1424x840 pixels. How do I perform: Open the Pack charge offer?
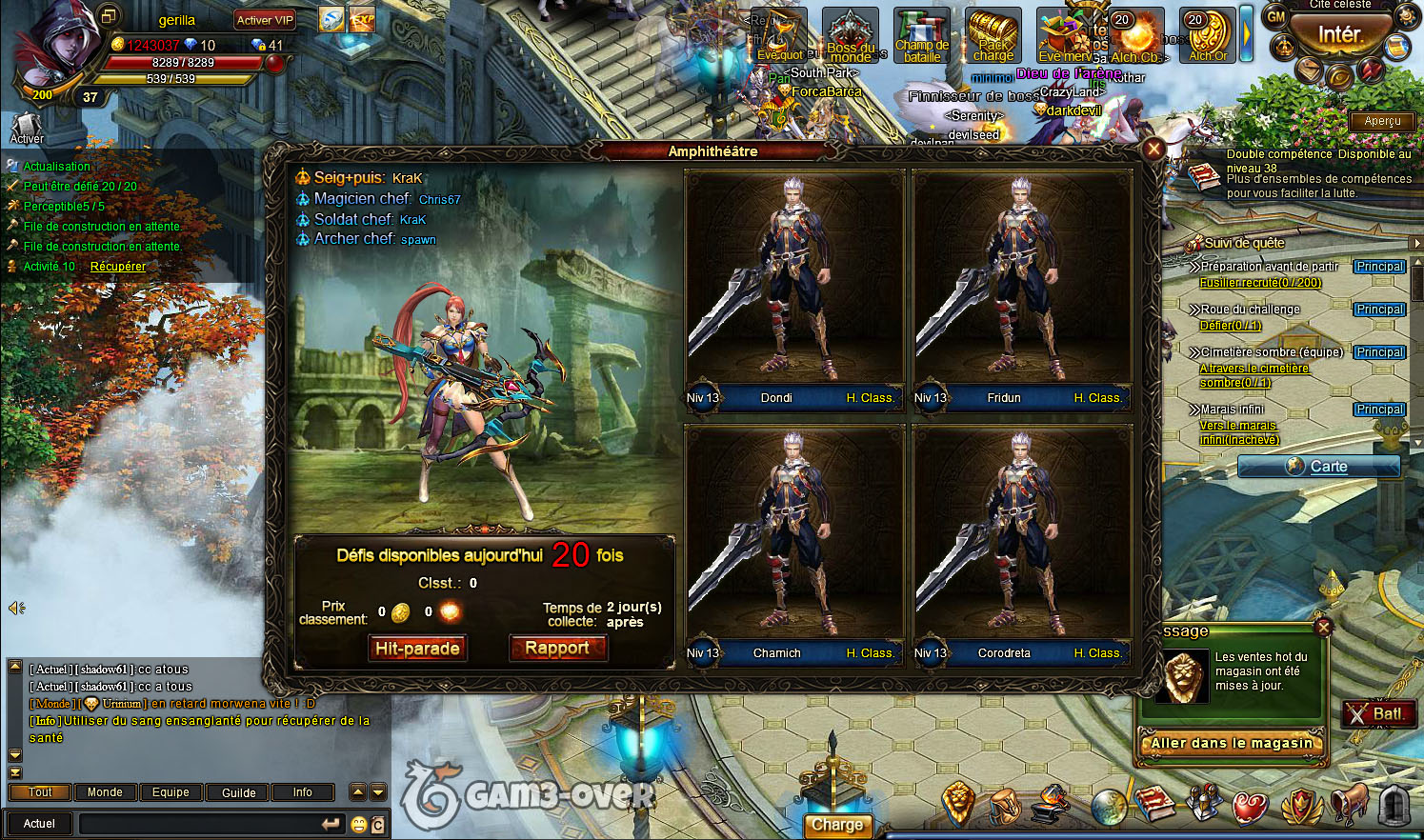point(993,35)
